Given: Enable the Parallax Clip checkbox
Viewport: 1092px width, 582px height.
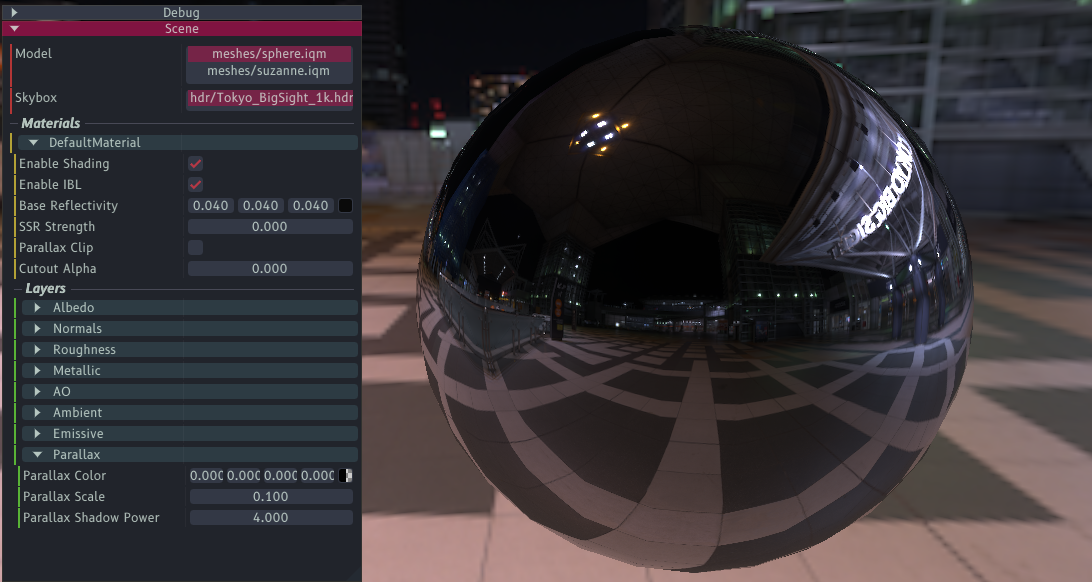Looking at the screenshot, I should point(196,248).
